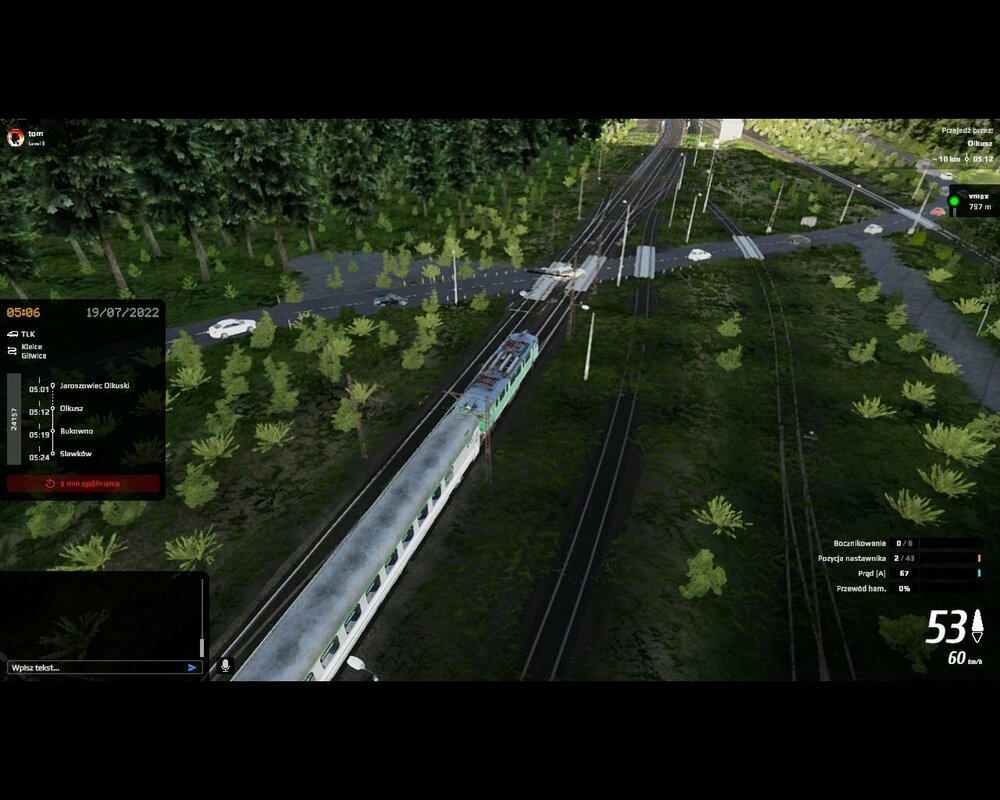Send the chat message with the blue arrow
Image resolution: width=1000 pixels, height=800 pixels.
tap(192, 667)
